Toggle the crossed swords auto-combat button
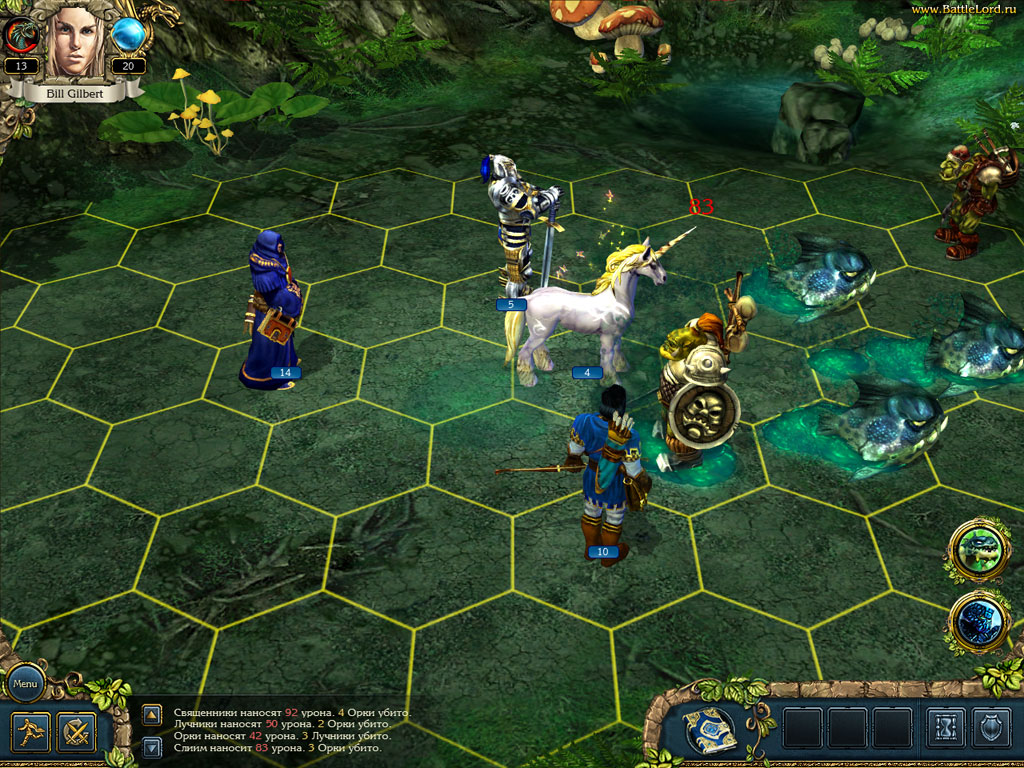 tap(76, 732)
